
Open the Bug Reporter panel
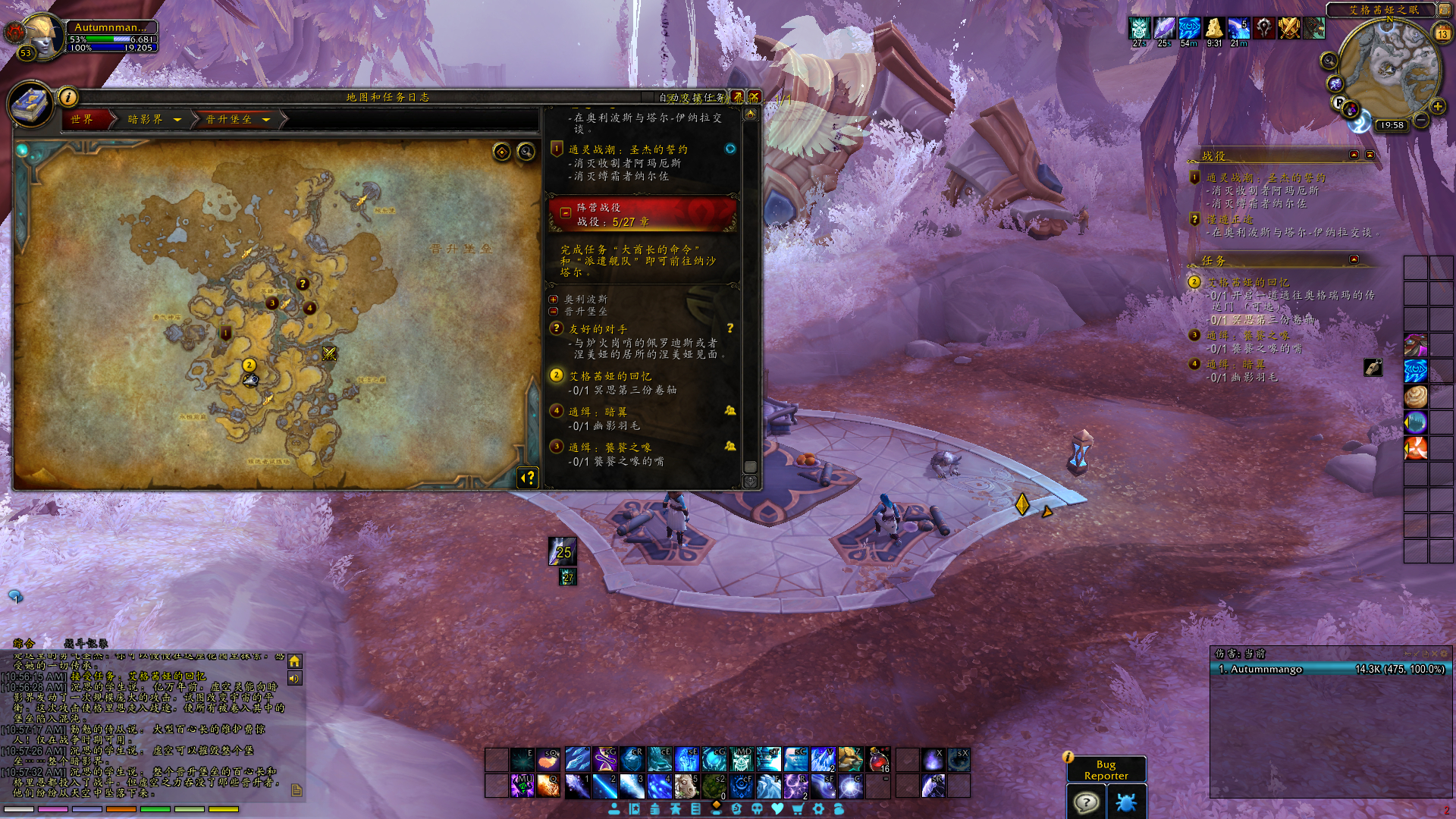point(1106,770)
